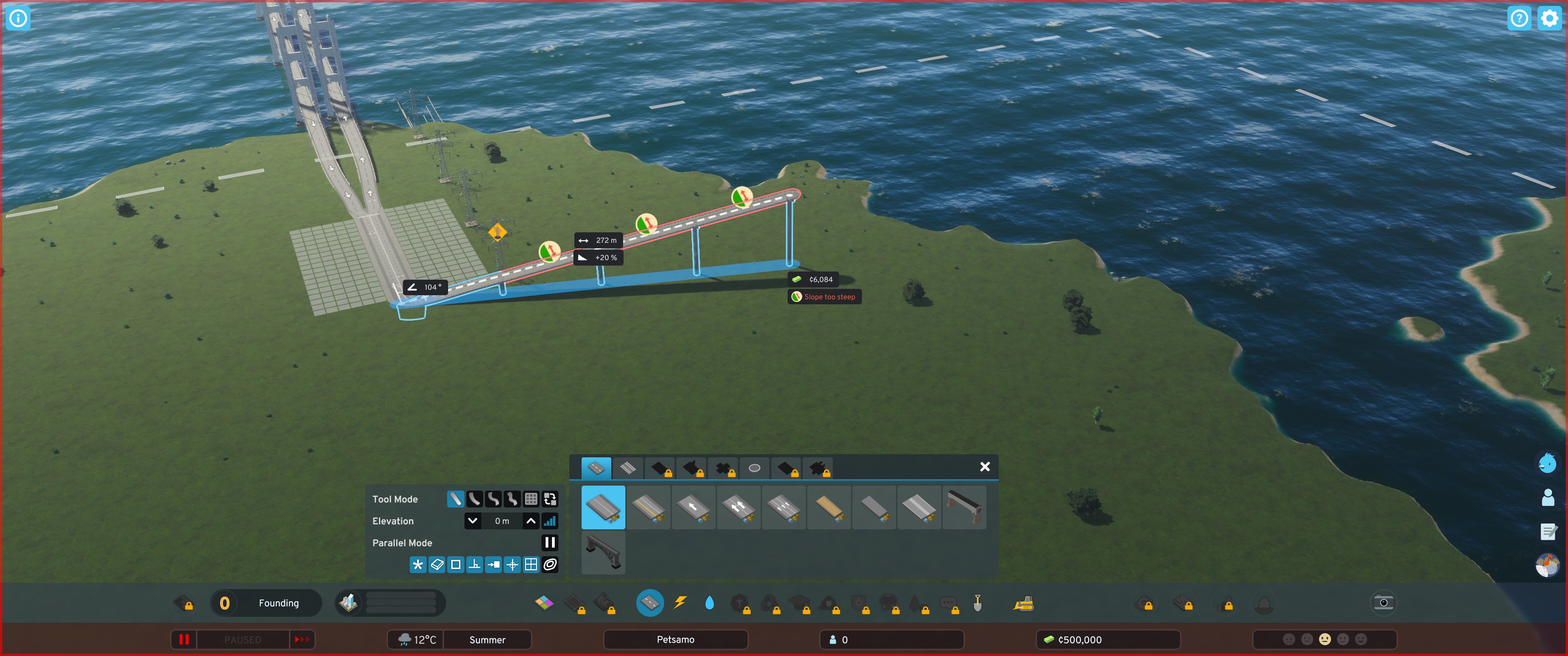Toggle the zoning grid snap option

point(531,565)
